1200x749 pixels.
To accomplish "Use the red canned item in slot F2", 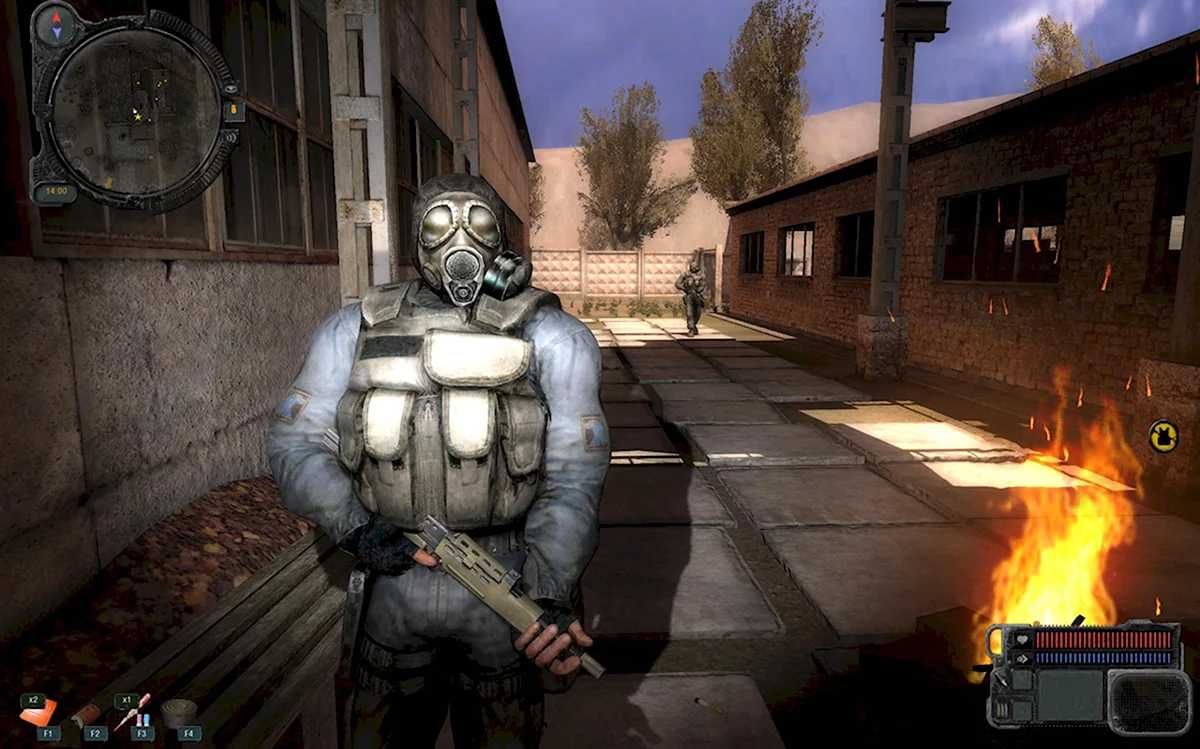I will (88, 714).
